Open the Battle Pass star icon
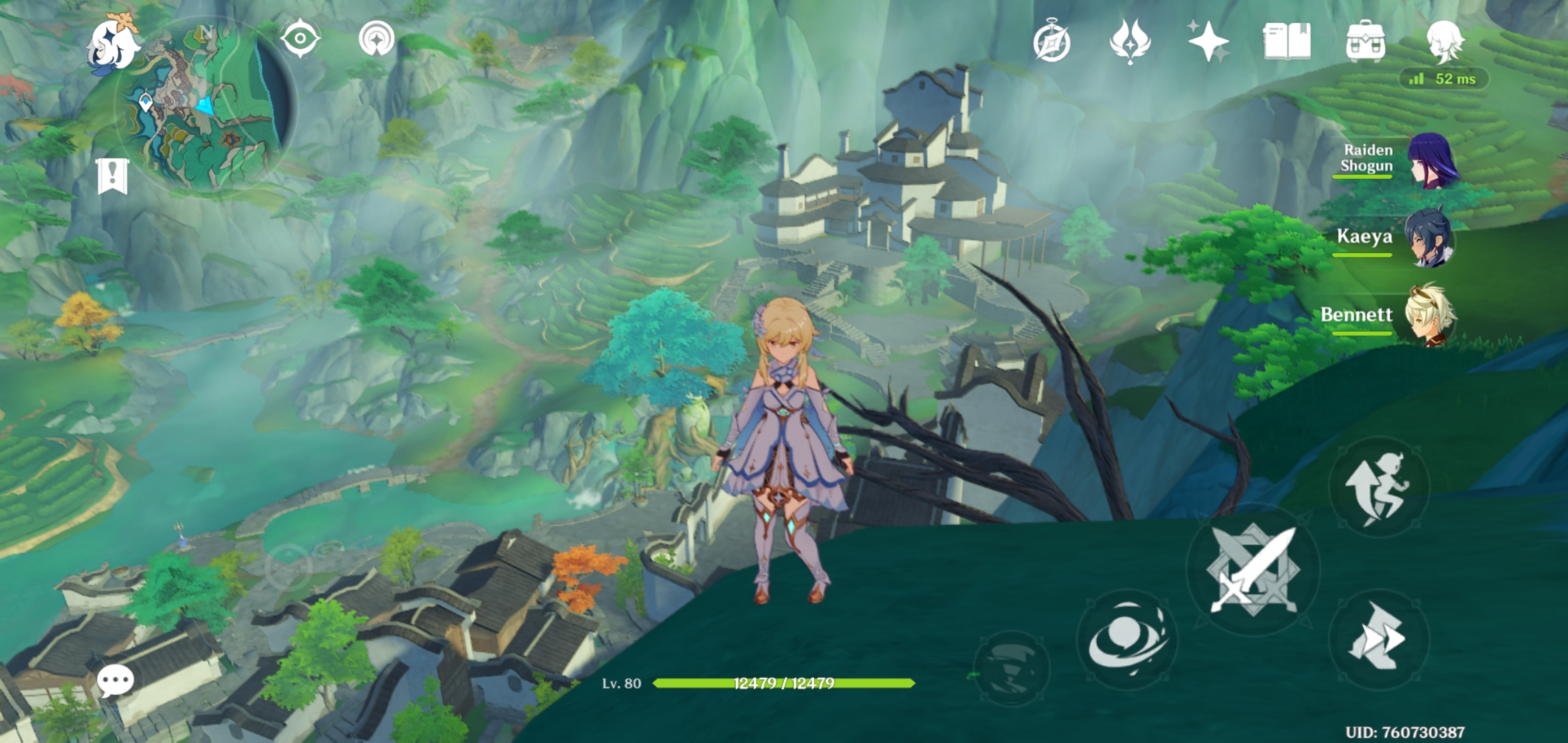Screen dimensions: 1568x743 click(x=1209, y=43)
